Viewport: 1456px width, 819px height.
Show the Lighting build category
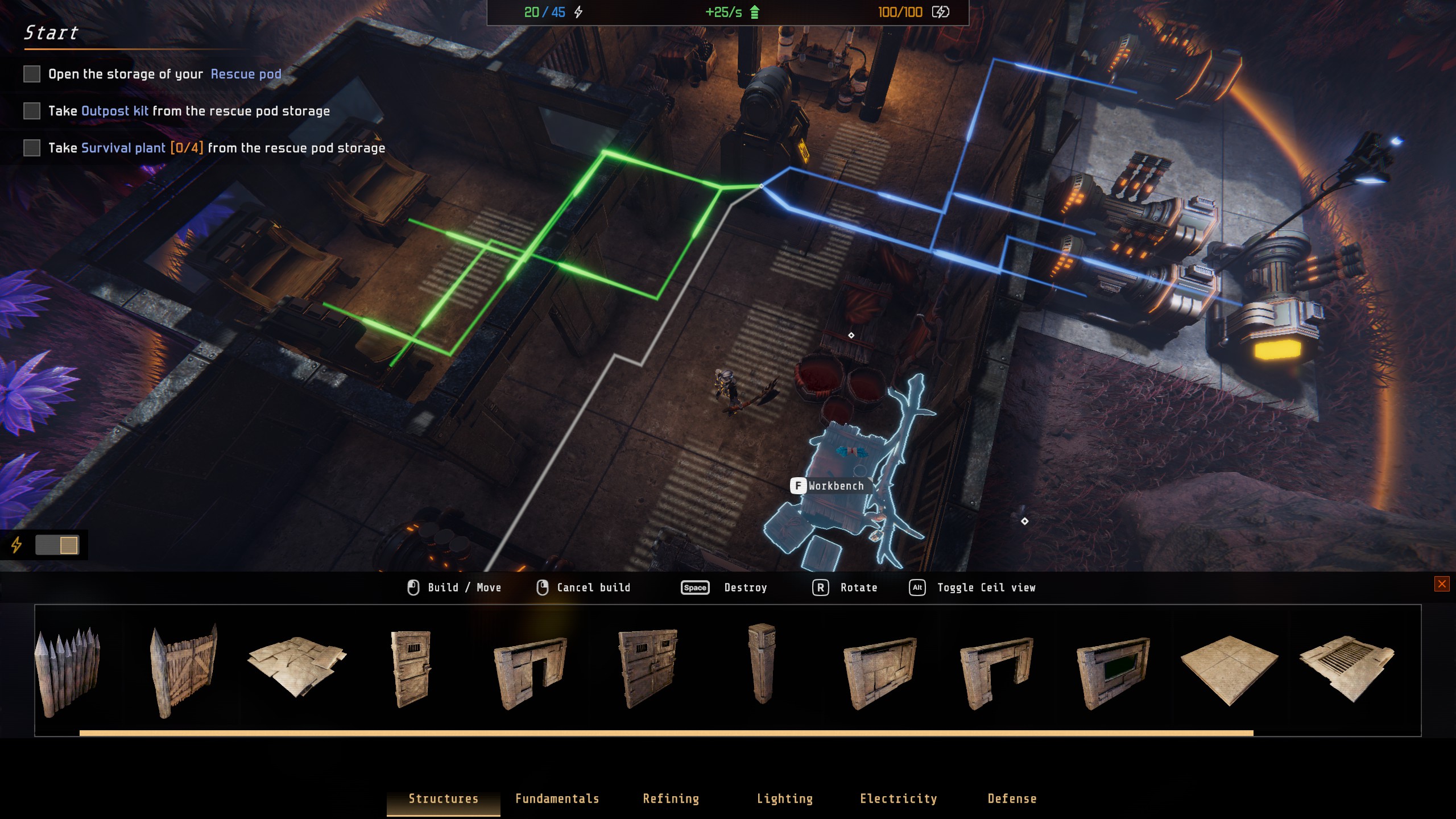pos(784,799)
